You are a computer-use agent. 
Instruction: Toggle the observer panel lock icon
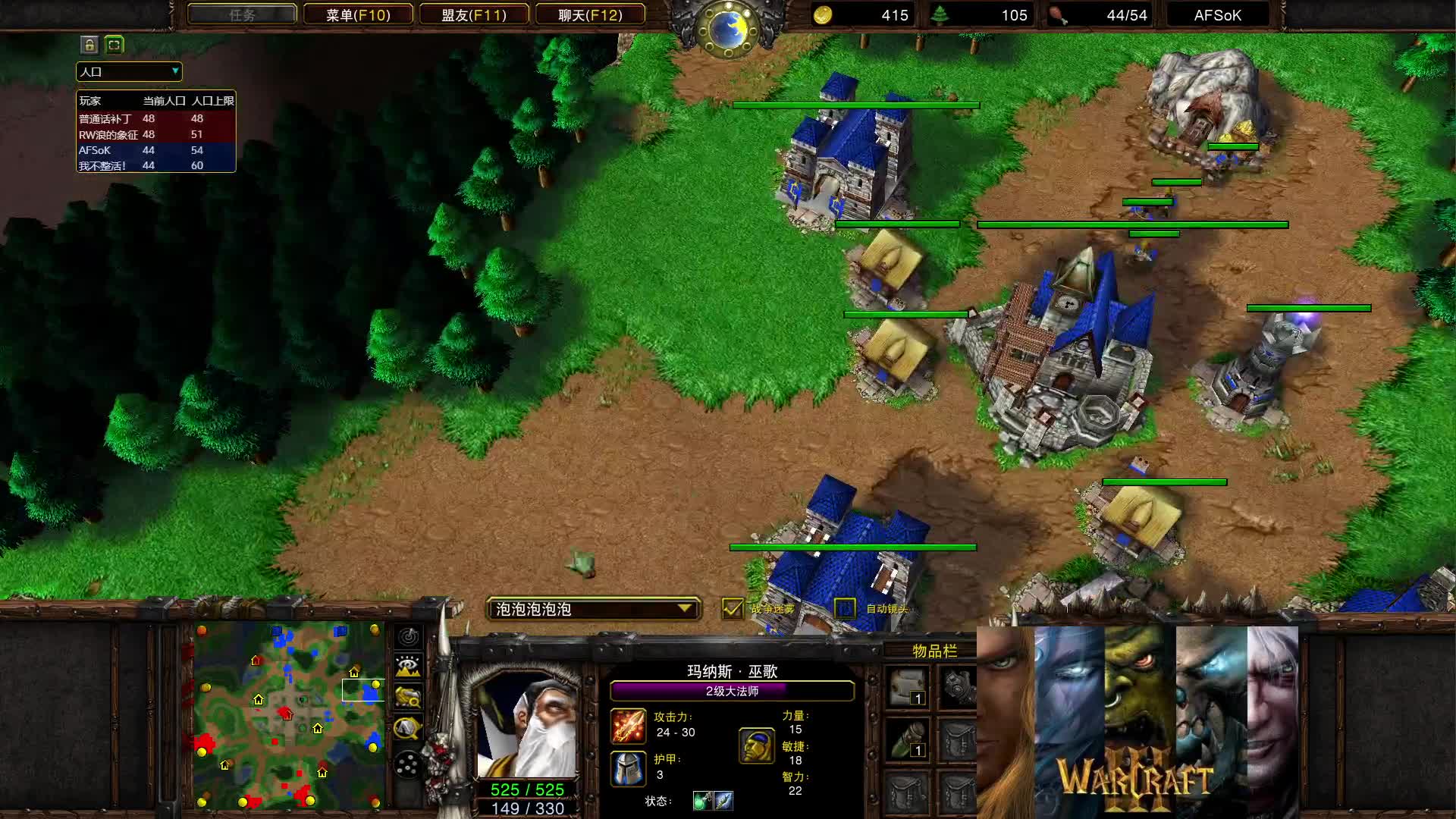(x=90, y=45)
